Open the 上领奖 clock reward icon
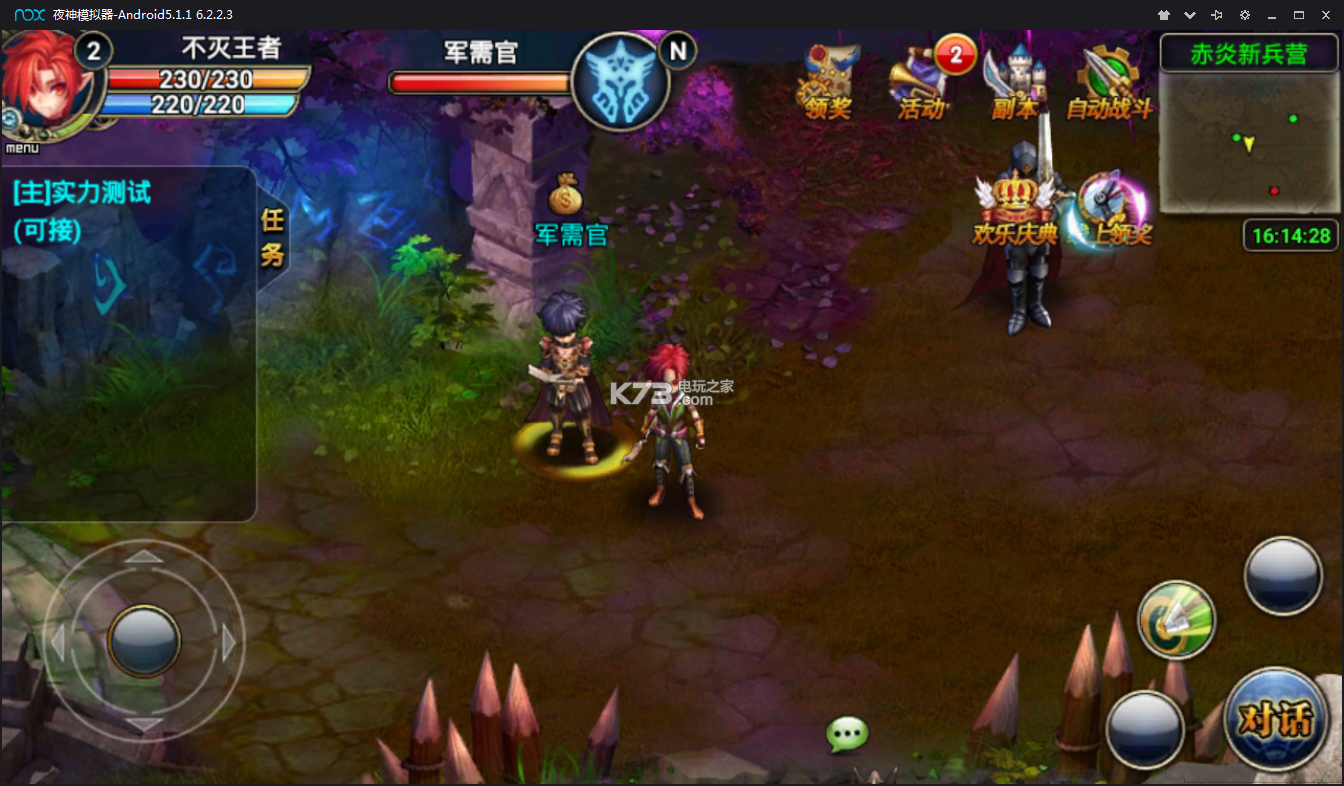 tap(1112, 210)
